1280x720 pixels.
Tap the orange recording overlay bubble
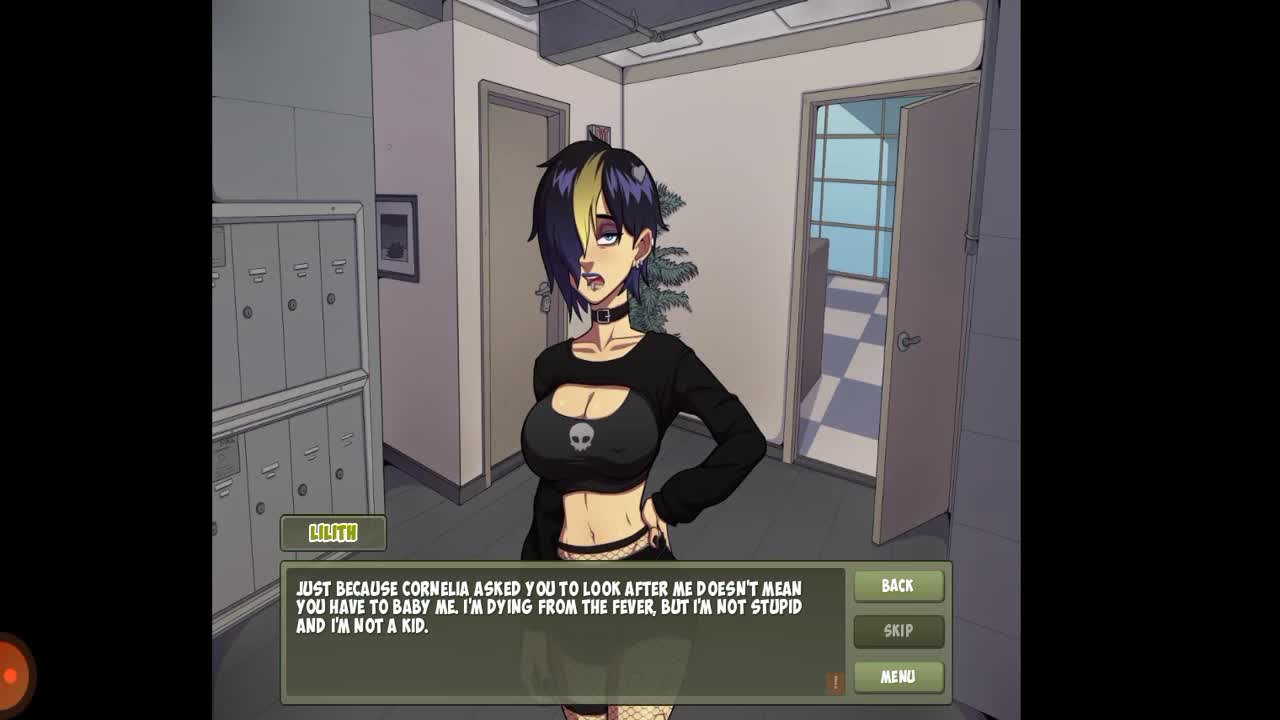[x=12, y=675]
